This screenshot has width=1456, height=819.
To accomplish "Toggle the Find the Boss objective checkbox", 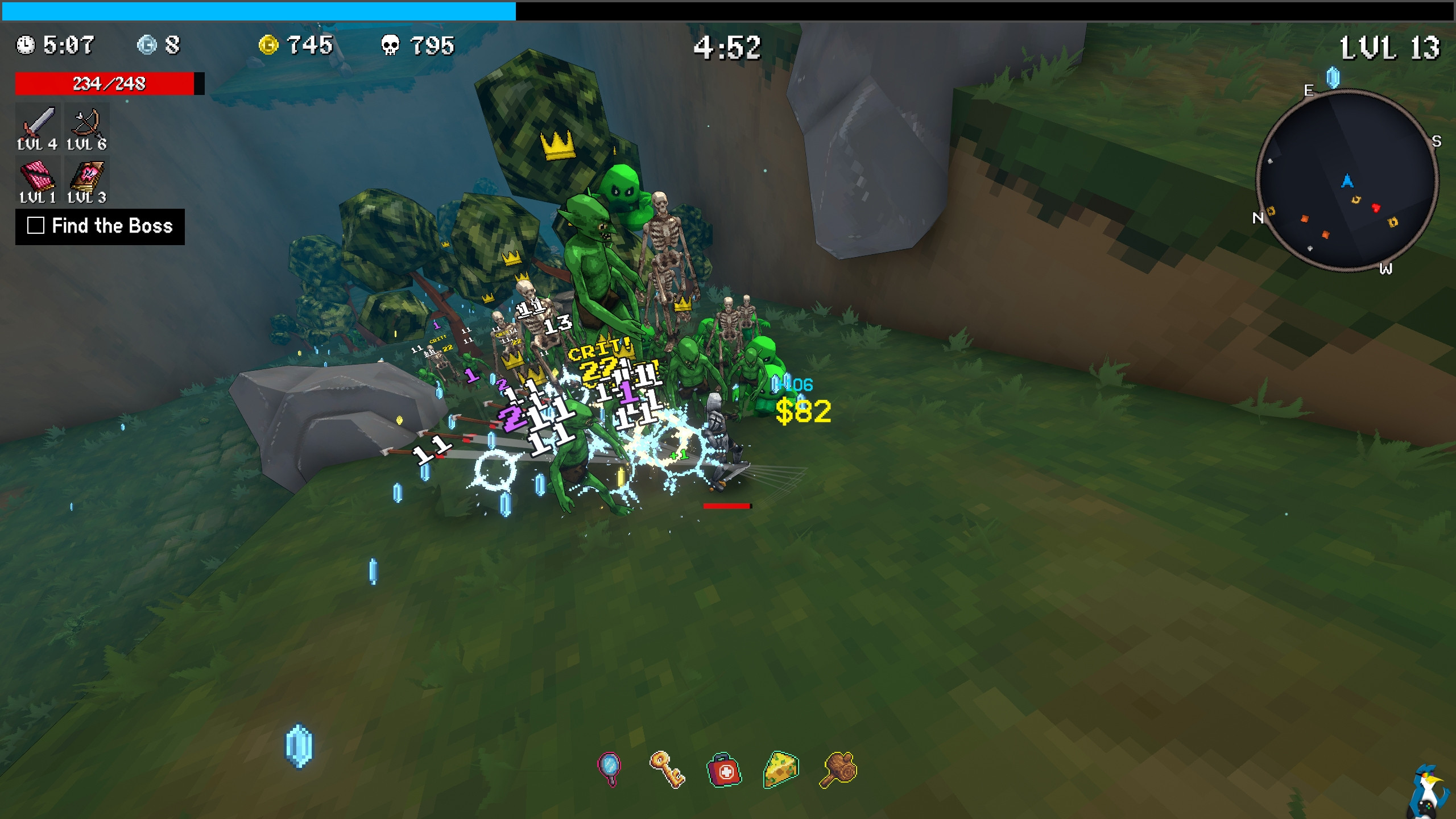I will [36, 226].
